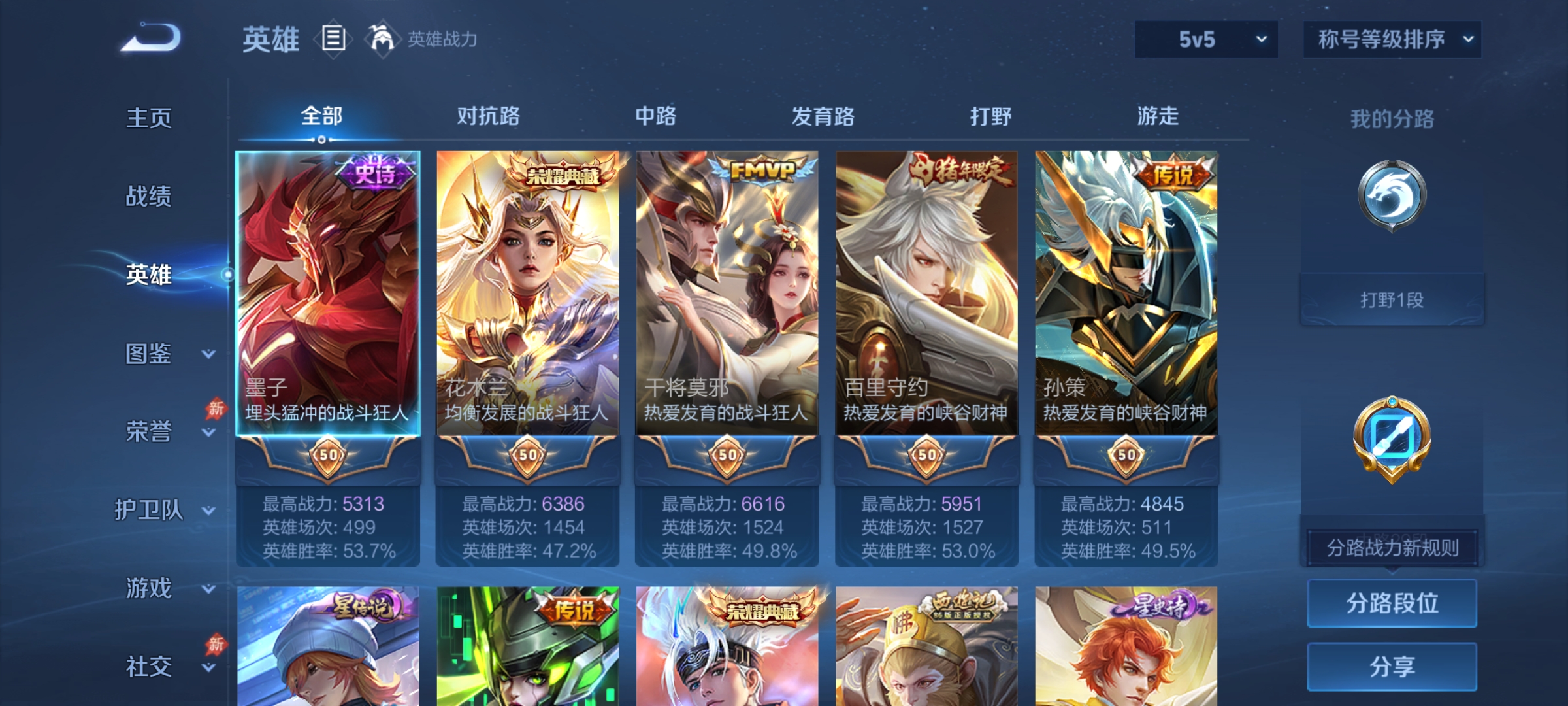1568x706 pixels.
Task: Click the 英雄战力 hero power icon
Action: click(x=383, y=39)
